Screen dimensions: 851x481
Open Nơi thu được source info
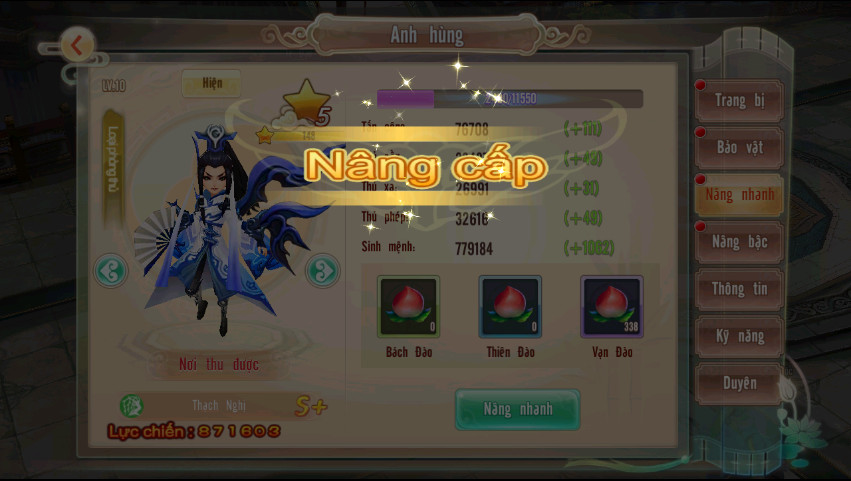click(x=219, y=364)
